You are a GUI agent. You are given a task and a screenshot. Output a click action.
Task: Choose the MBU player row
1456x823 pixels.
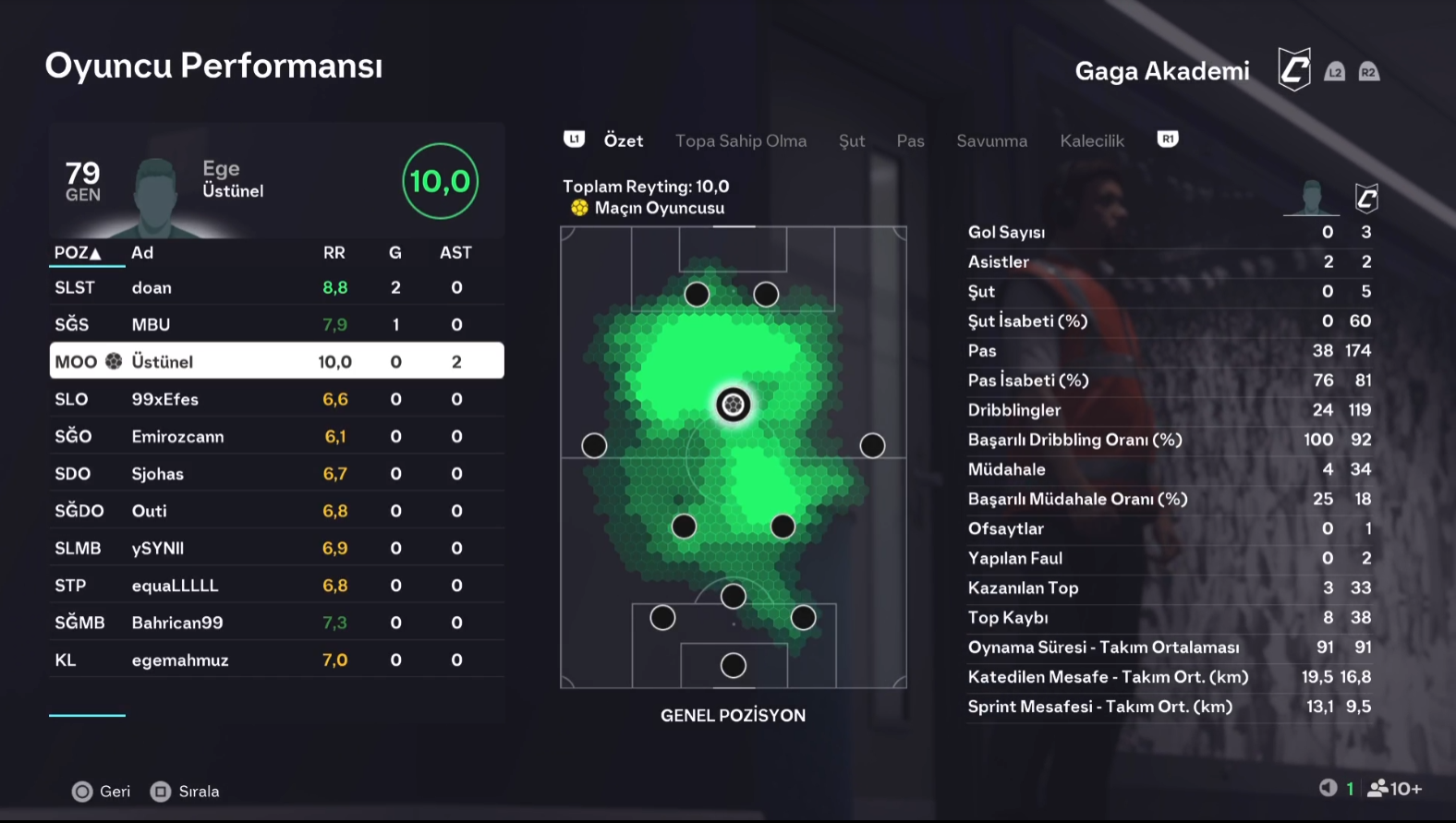click(x=276, y=324)
